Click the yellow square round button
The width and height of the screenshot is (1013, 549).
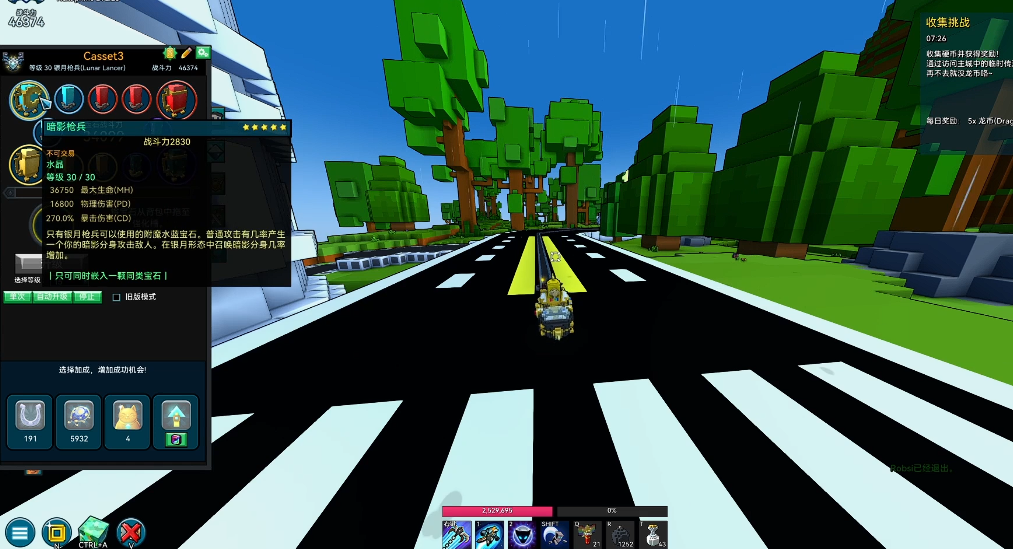coord(56,531)
